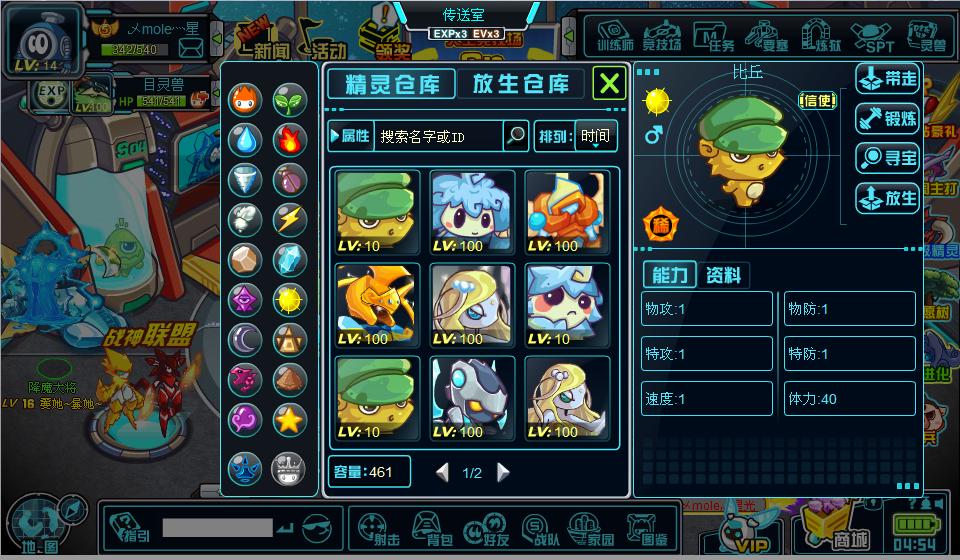The image size is (960, 560).
Task: Select the 精灵仓库 tab
Action: (x=391, y=84)
